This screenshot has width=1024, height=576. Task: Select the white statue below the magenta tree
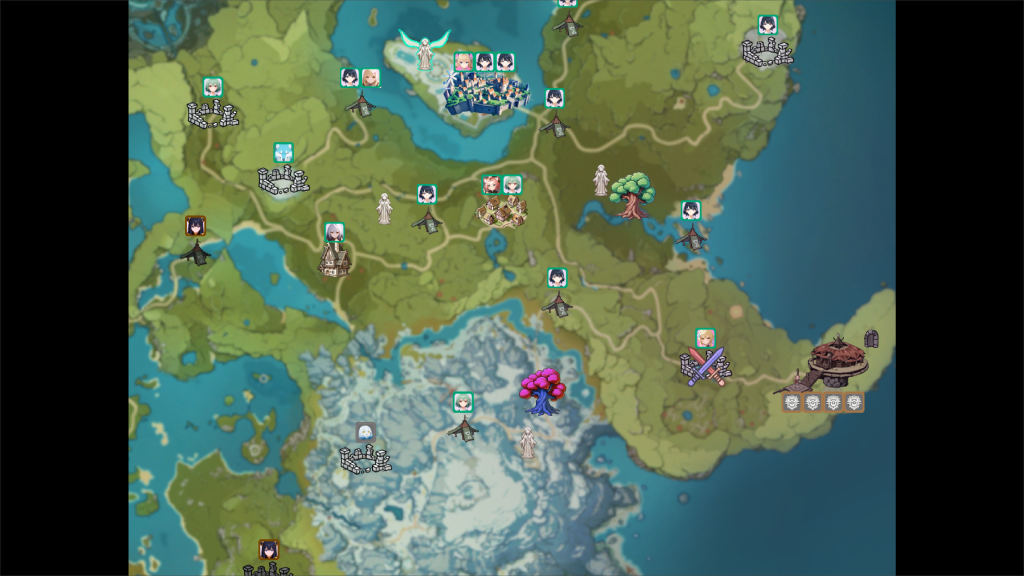(527, 442)
